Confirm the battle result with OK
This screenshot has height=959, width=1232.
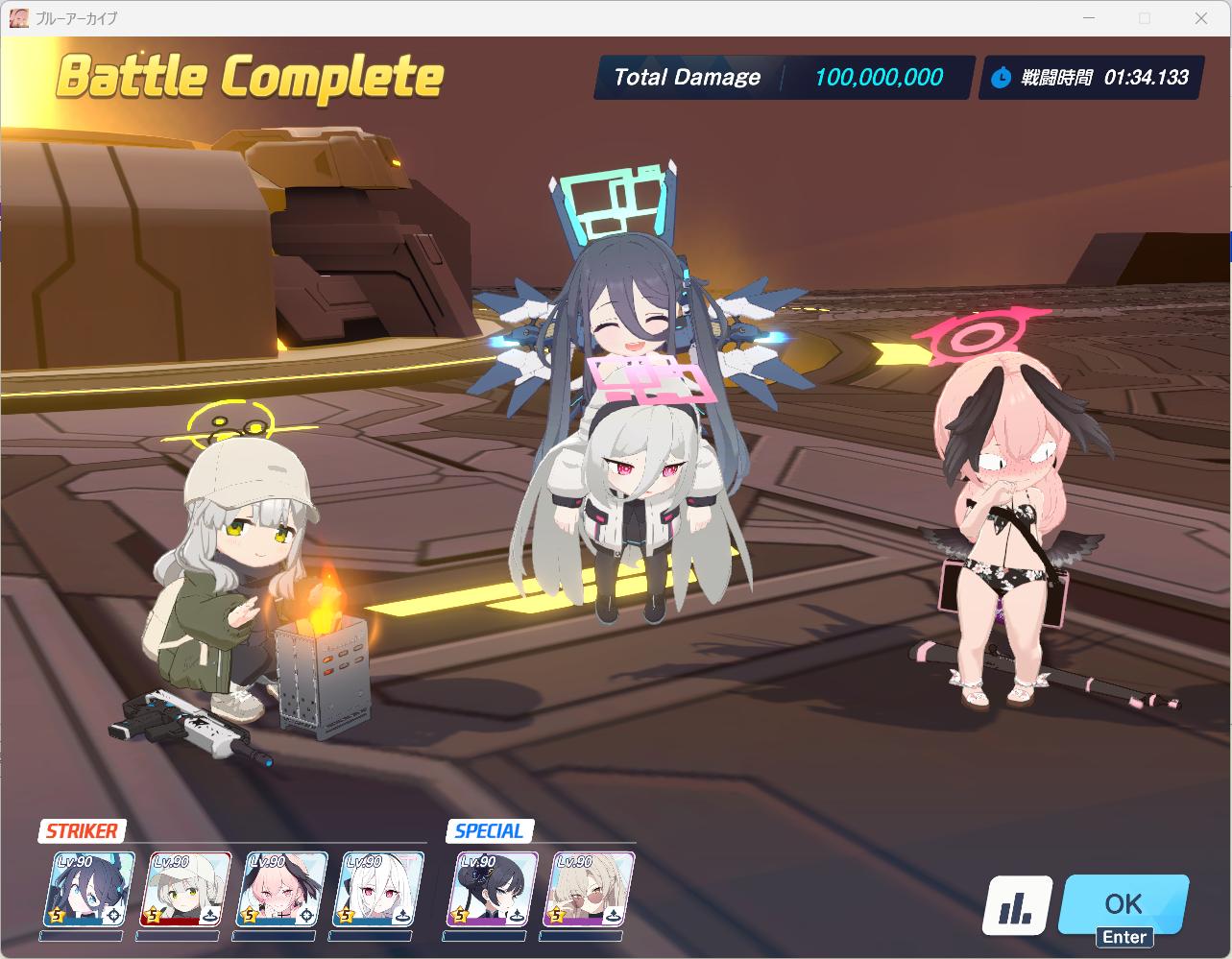point(1123,904)
